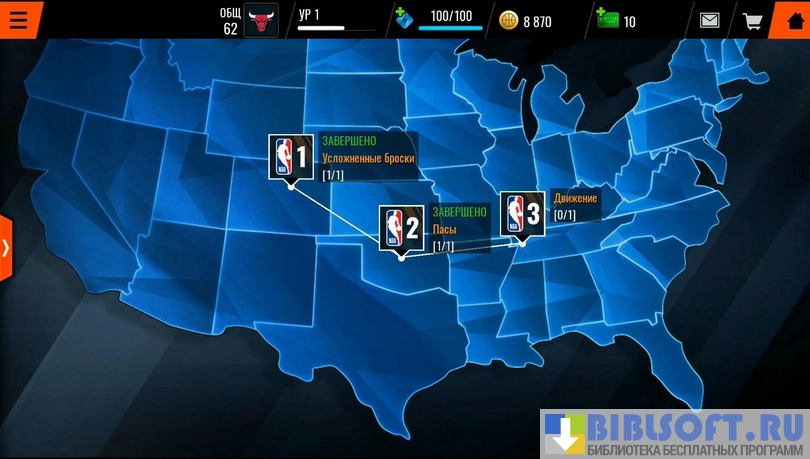Screen dimensions: 810x459
Task: Open the mail inbox
Action: [x=709, y=20]
